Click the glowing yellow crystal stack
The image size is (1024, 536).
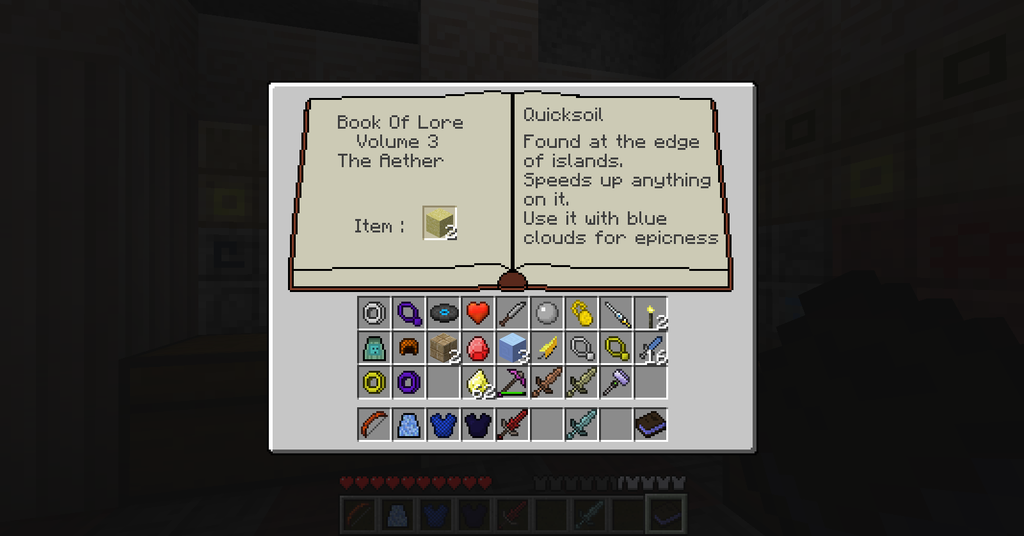(478, 381)
